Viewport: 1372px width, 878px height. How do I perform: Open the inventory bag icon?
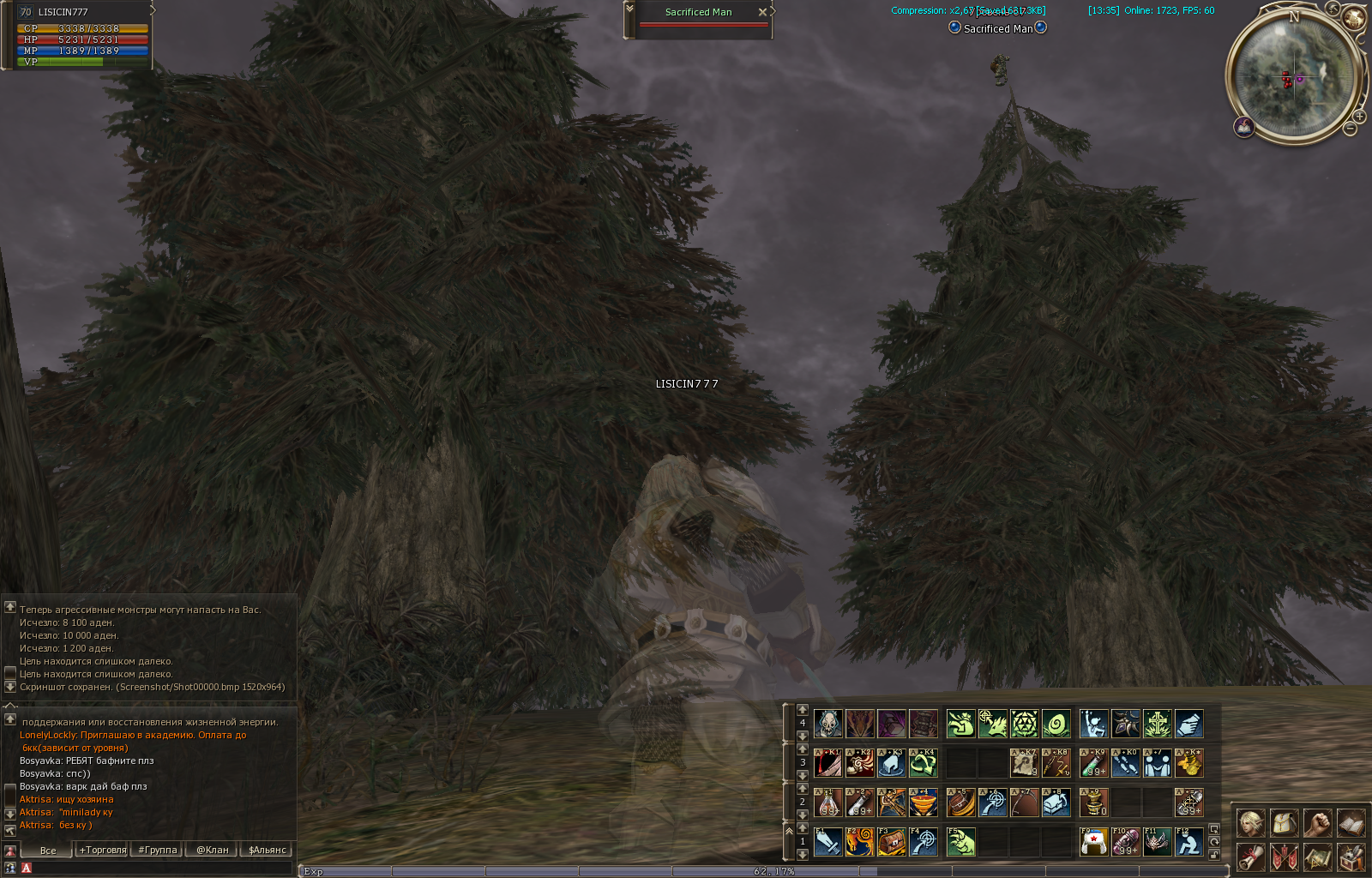click(x=1284, y=823)
